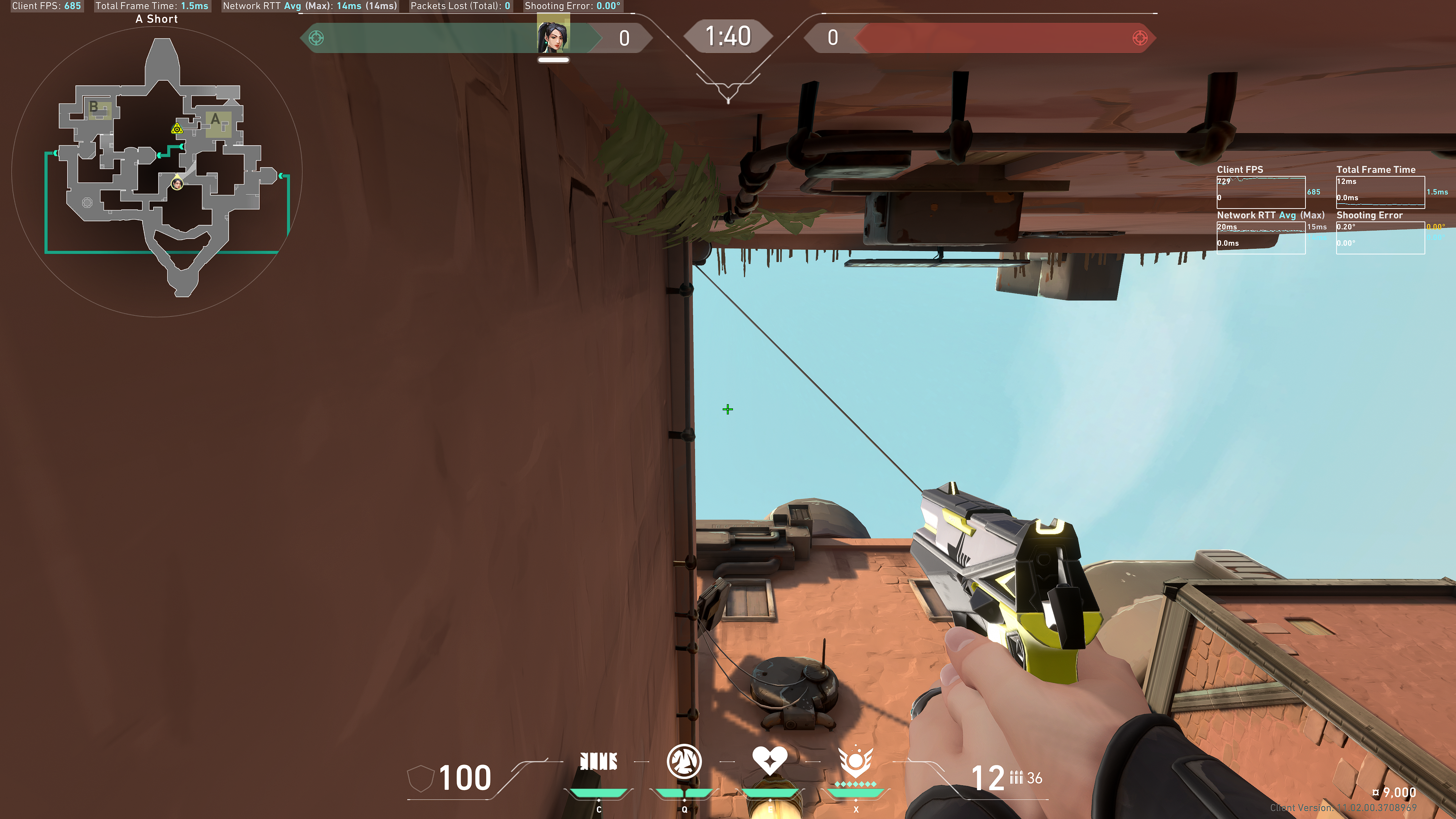Click the red enemy team emblem
The height and width of the screenshot is (819, 1456).
tap(1139, 38)
